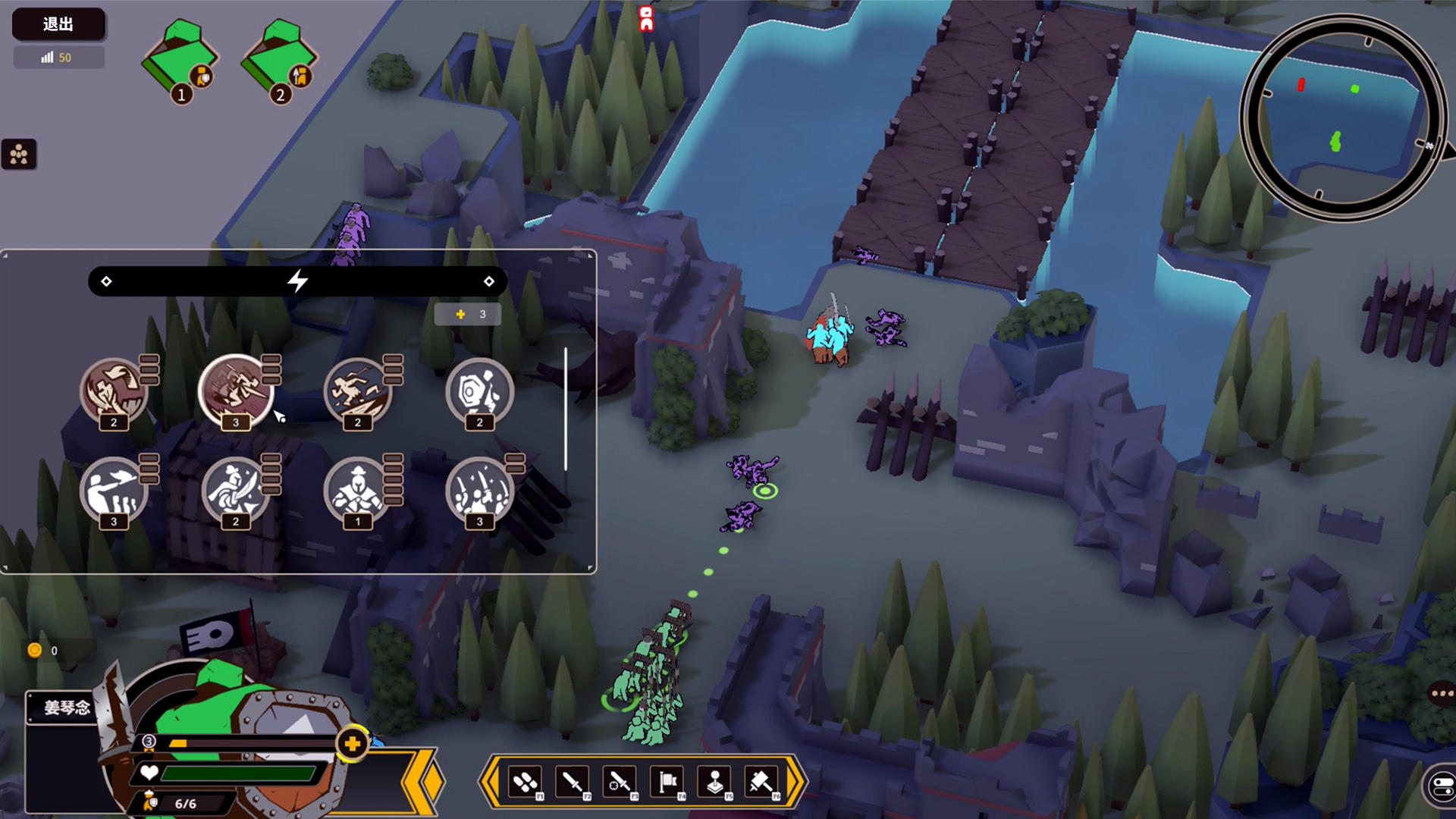The width and height of the screenshot is (1456, 819).
Task: Choose the roaring beast skill
Action: (x=114, y=390)
